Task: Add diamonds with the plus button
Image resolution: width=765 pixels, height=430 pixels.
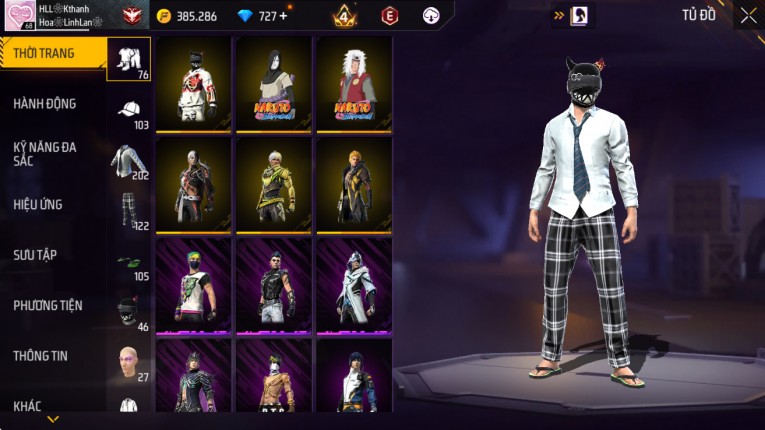Action: pyautogui.click(x=283, y=16)
